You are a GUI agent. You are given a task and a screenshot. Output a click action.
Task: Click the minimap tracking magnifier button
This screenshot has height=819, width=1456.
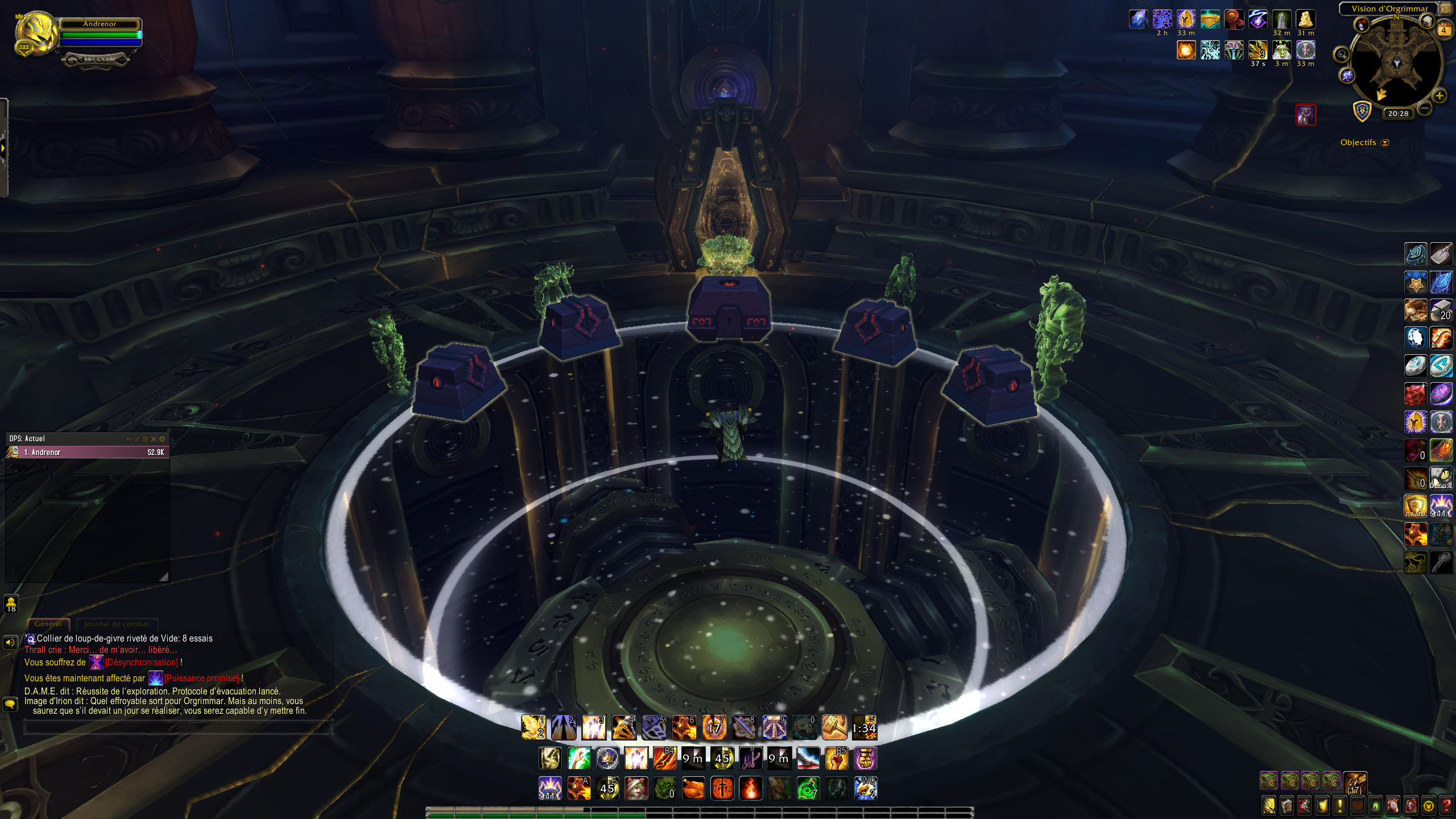(1342, 55)
